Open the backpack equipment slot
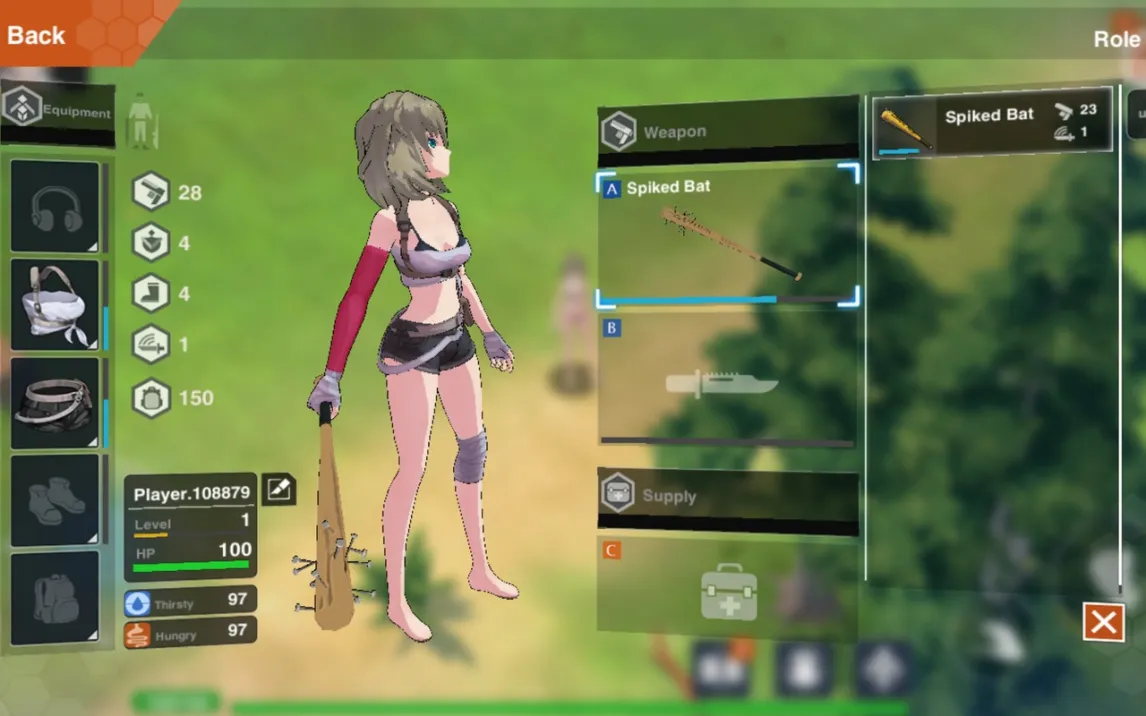1146x716 pixels. coord(56,597)
